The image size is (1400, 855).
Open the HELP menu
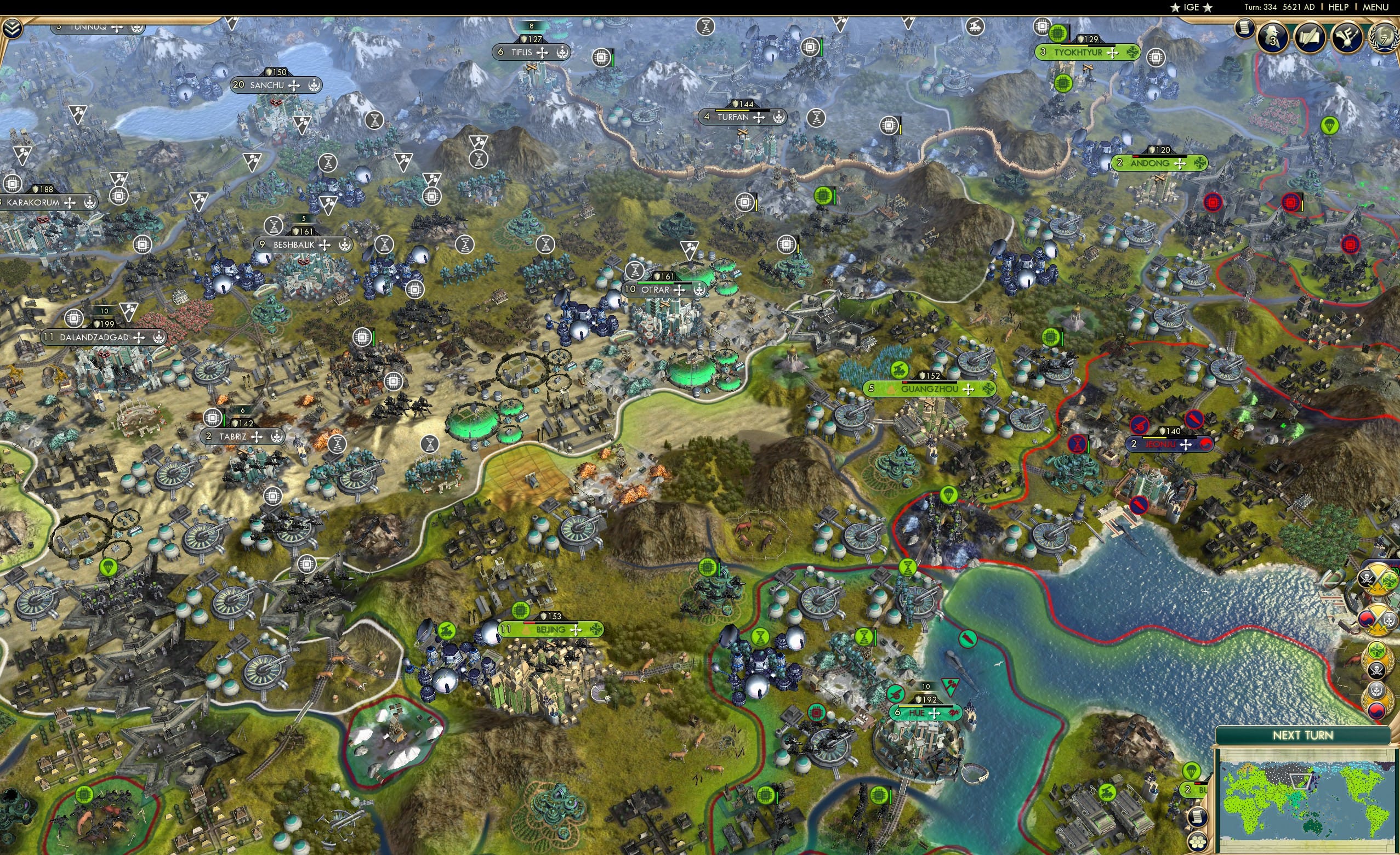coord(1339,7)
